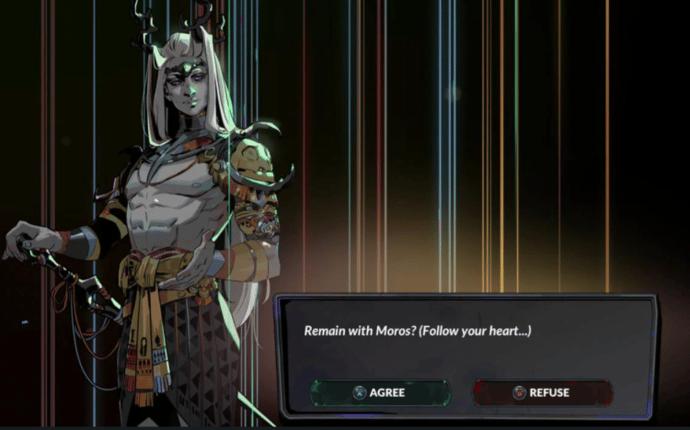
Task: Agree to remain with Moros
Action: [380, 393]
